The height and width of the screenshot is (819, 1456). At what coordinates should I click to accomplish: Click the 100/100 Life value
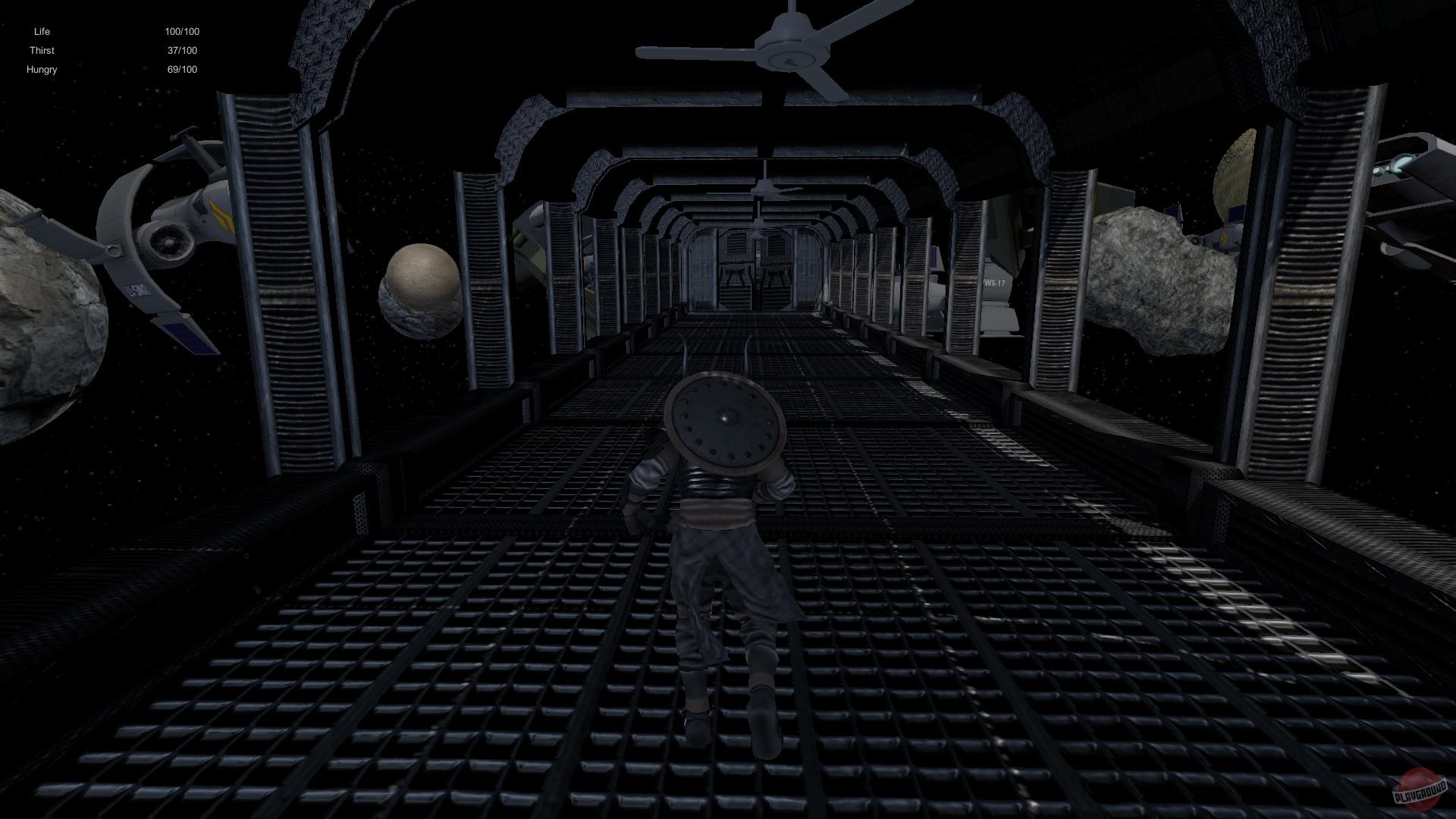(x=182, y=31)
